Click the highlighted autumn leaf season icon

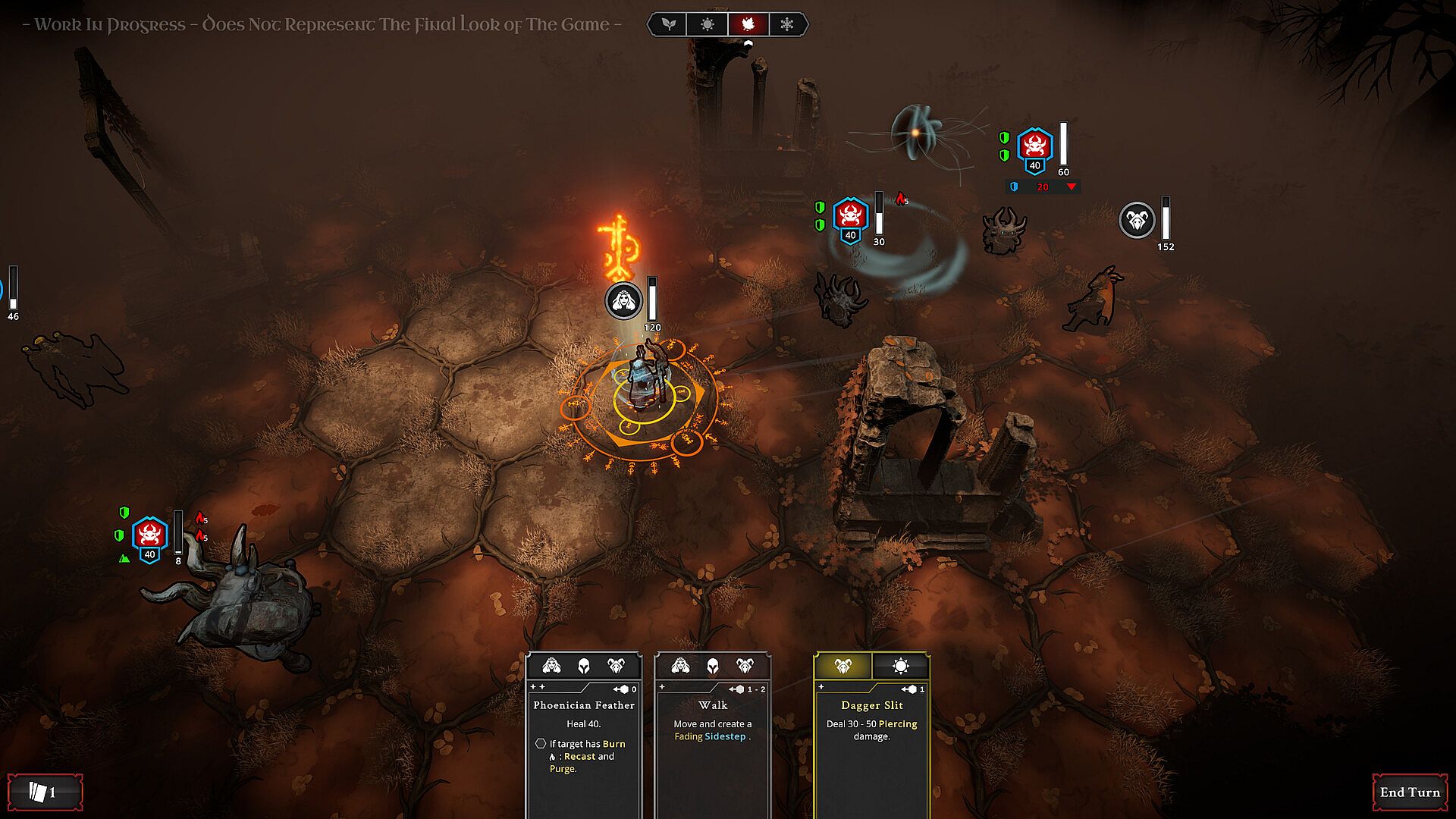pos(748,24)
